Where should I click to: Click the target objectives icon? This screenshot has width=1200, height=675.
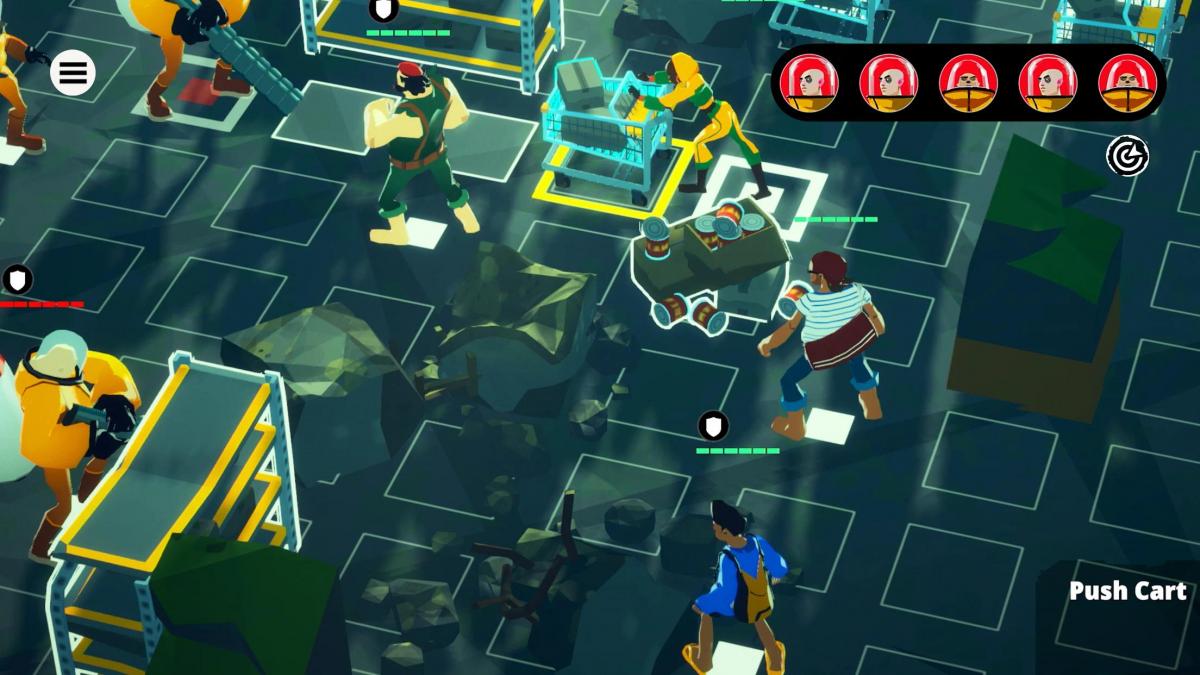click(1127, 156)
